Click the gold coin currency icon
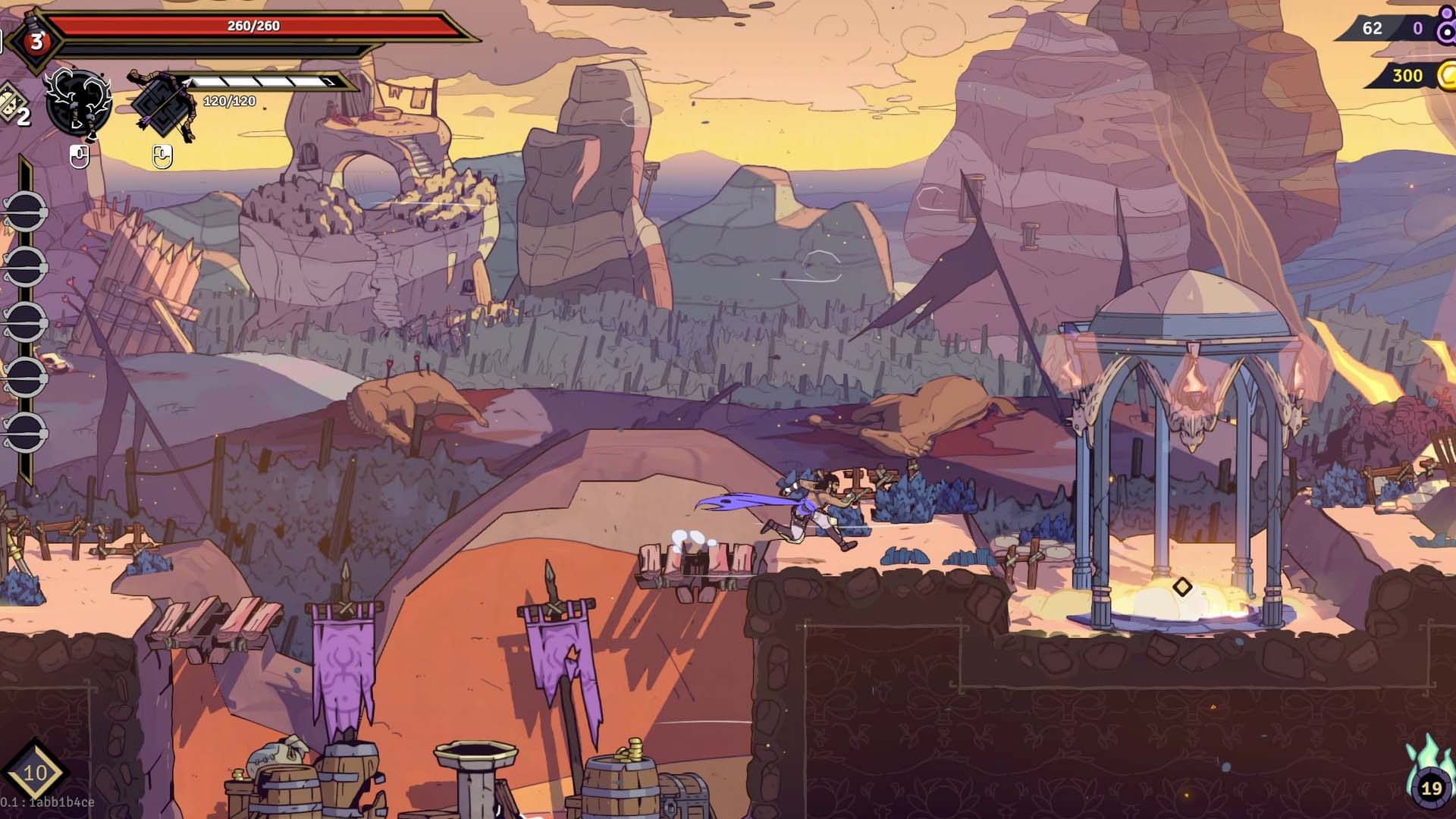 [x=1447, y=75]
